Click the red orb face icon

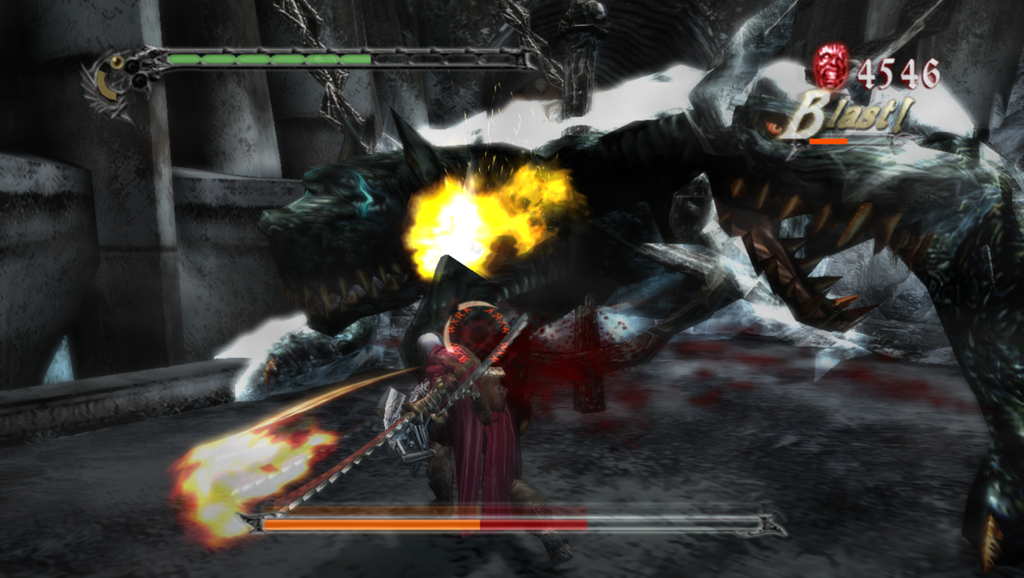829,66
